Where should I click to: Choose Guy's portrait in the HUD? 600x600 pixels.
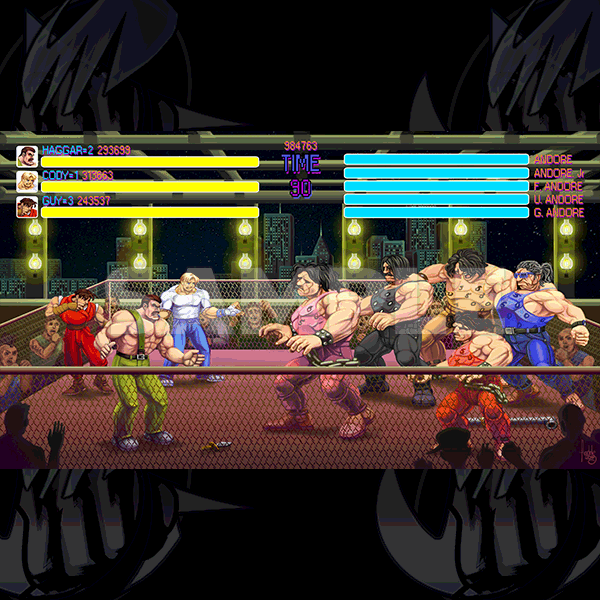[x=27, y=207]
